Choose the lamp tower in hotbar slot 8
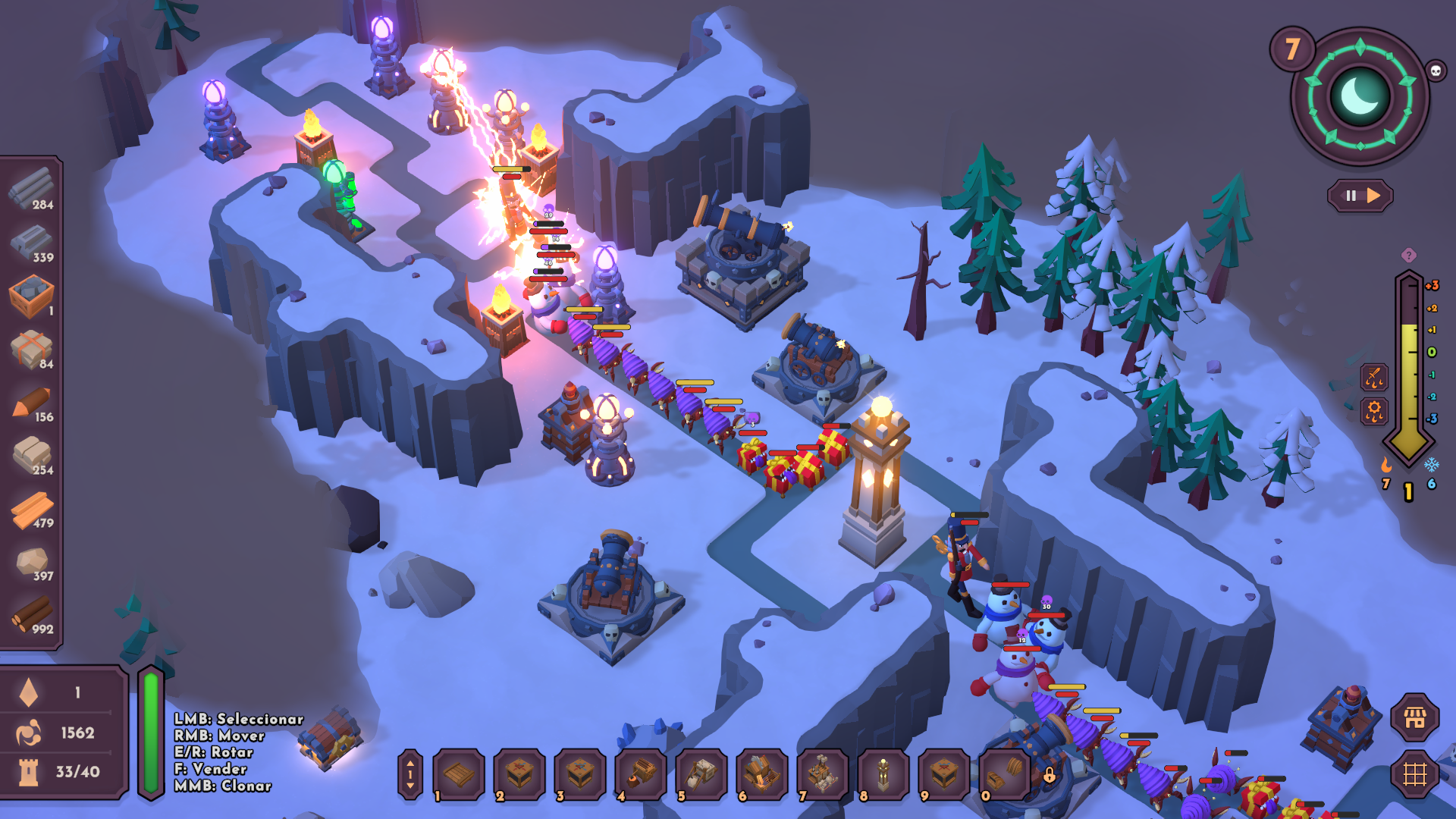The width and height of the screenshot is (1456, 819). pos(883,774)
